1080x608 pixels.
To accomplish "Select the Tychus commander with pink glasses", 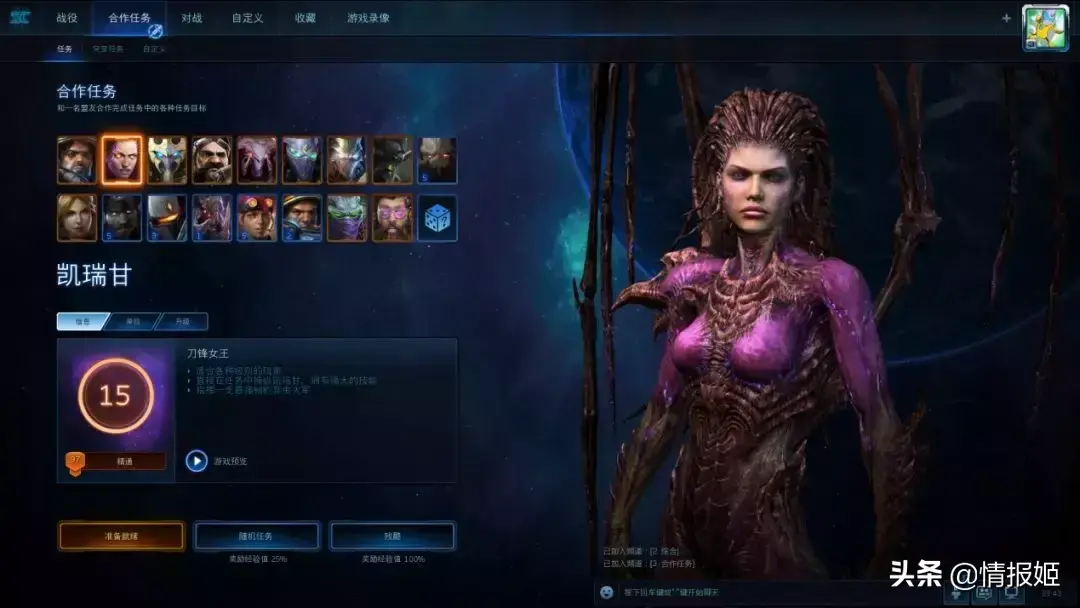I will tap(392, 217).
